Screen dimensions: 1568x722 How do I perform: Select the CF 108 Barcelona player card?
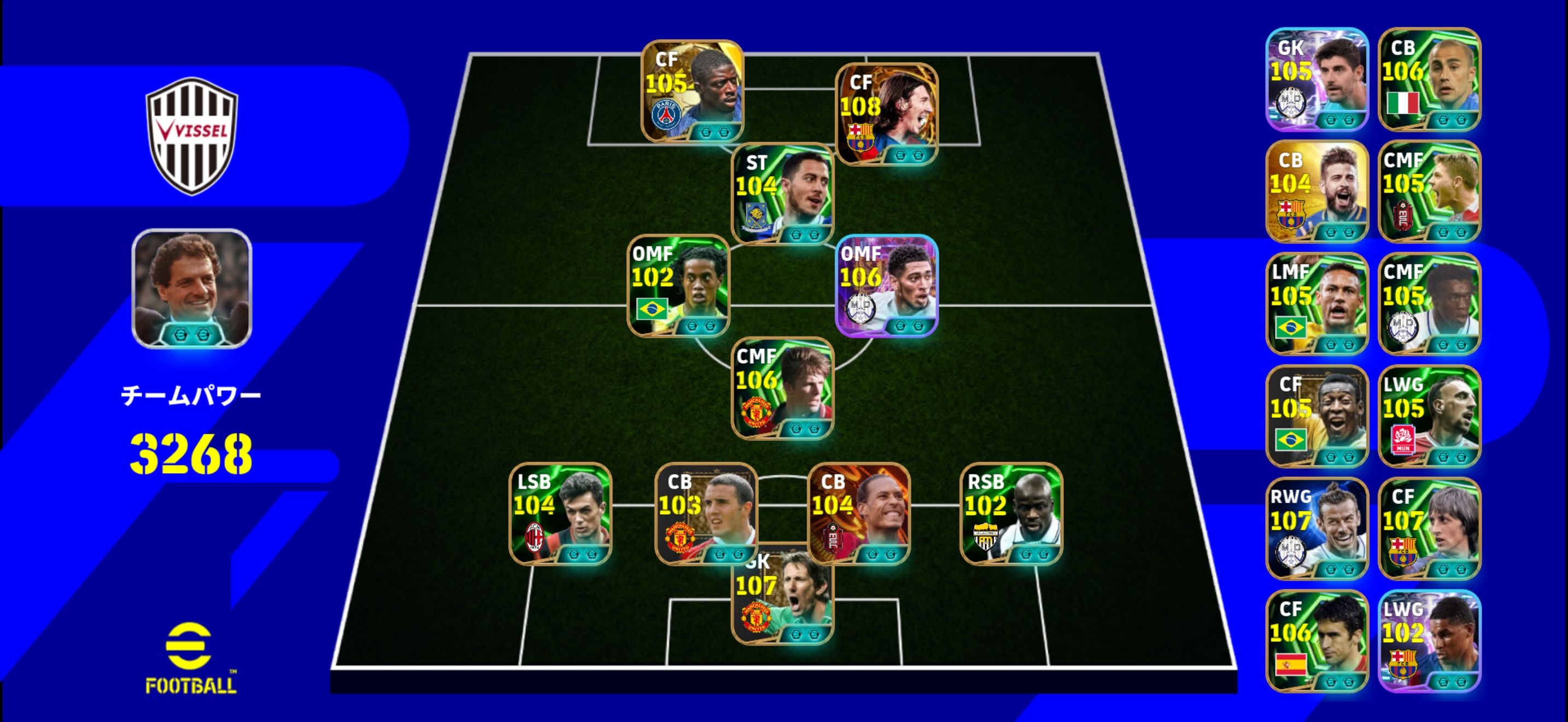(886, 114)
